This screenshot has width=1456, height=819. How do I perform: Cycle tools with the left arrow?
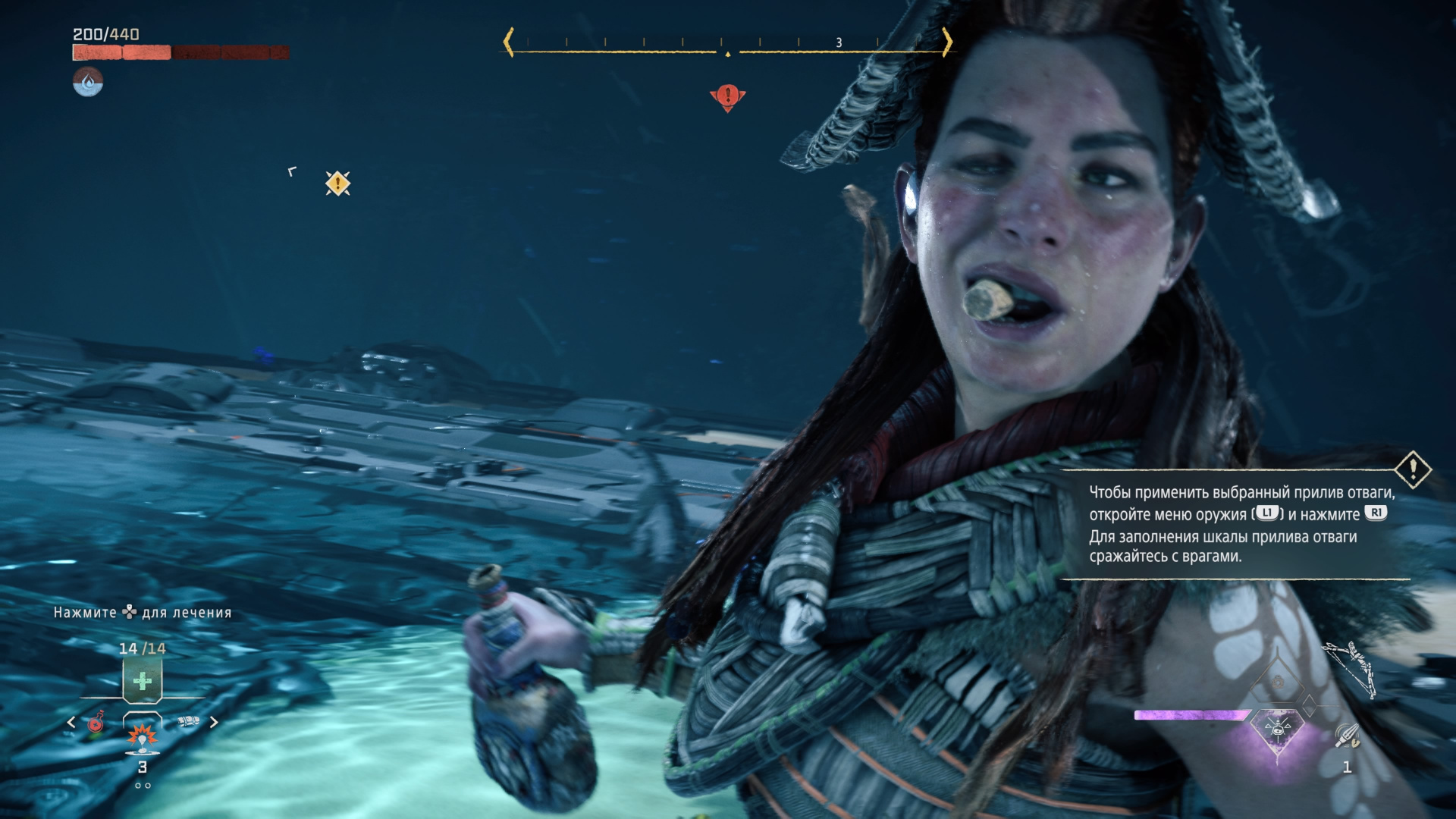coord(71,723)
